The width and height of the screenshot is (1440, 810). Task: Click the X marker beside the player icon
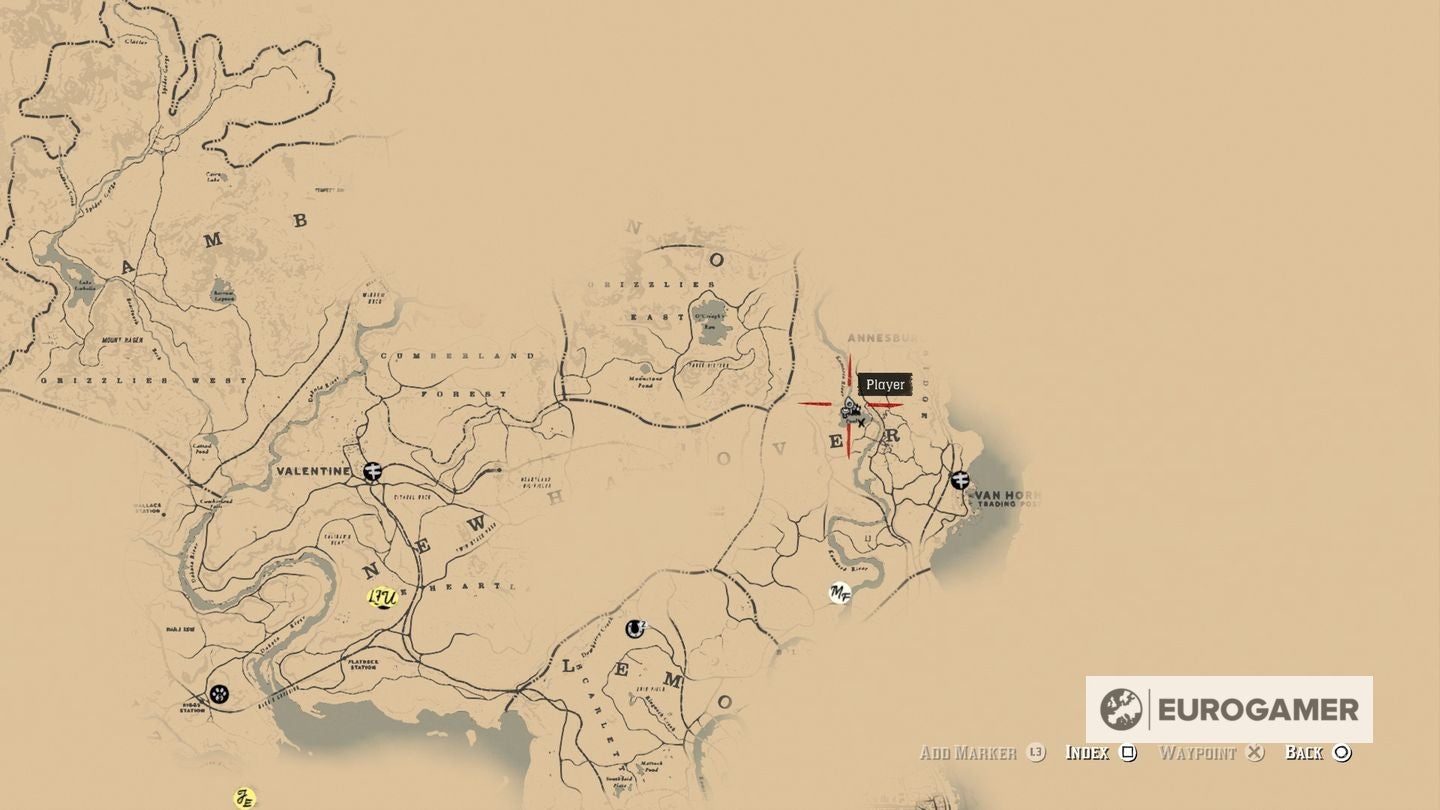tap(862, 423)
